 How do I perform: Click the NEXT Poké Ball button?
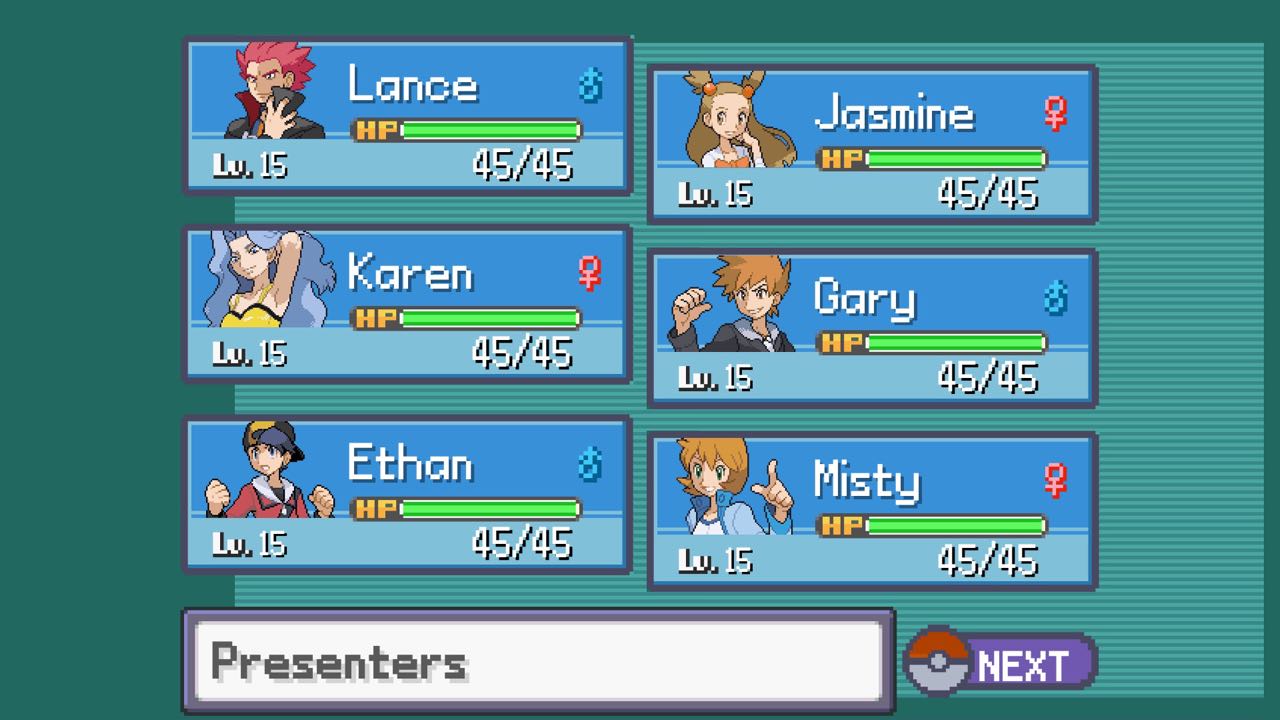[x=999, y=664]
